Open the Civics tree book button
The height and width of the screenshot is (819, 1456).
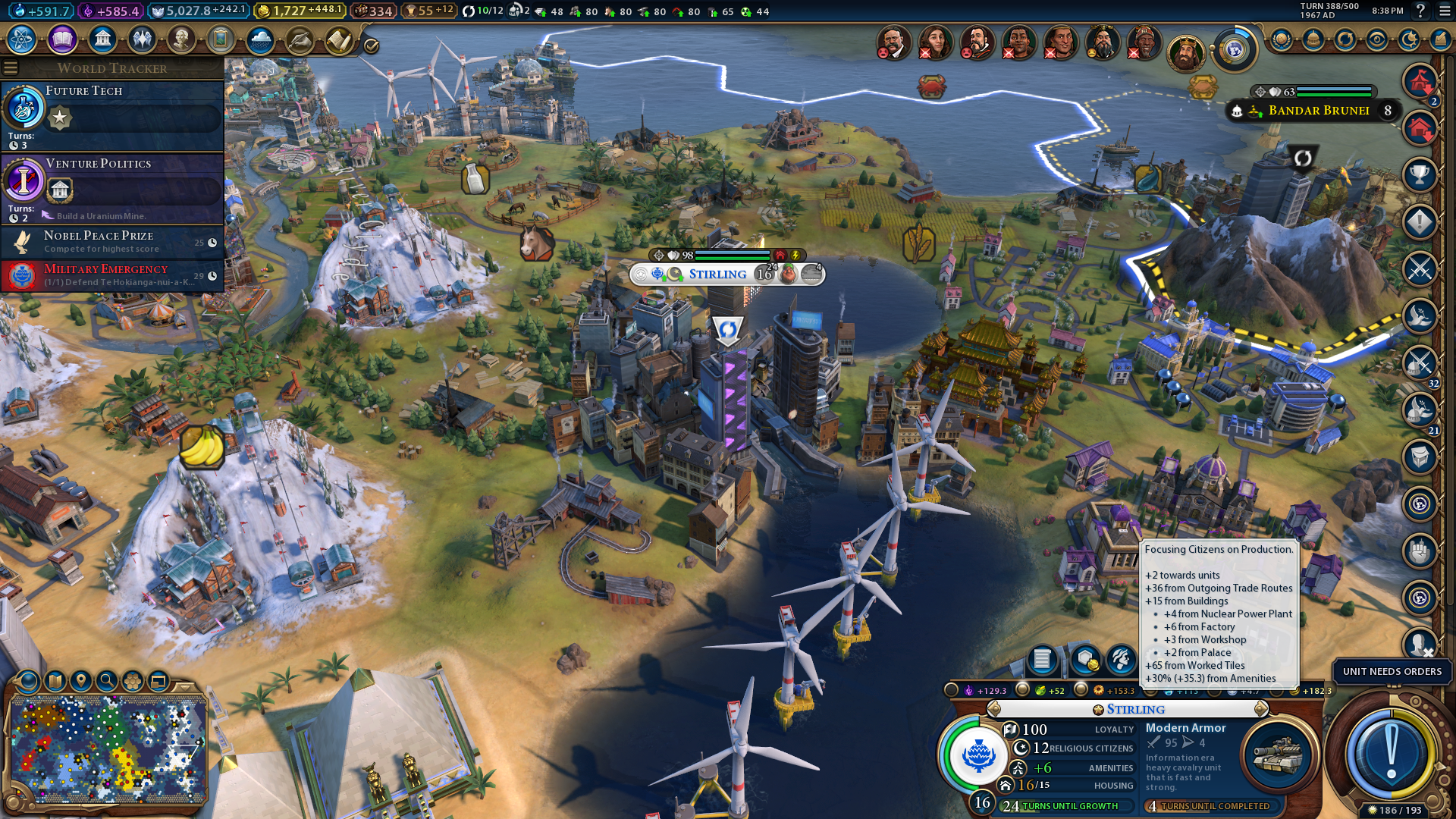coord(62,39)
